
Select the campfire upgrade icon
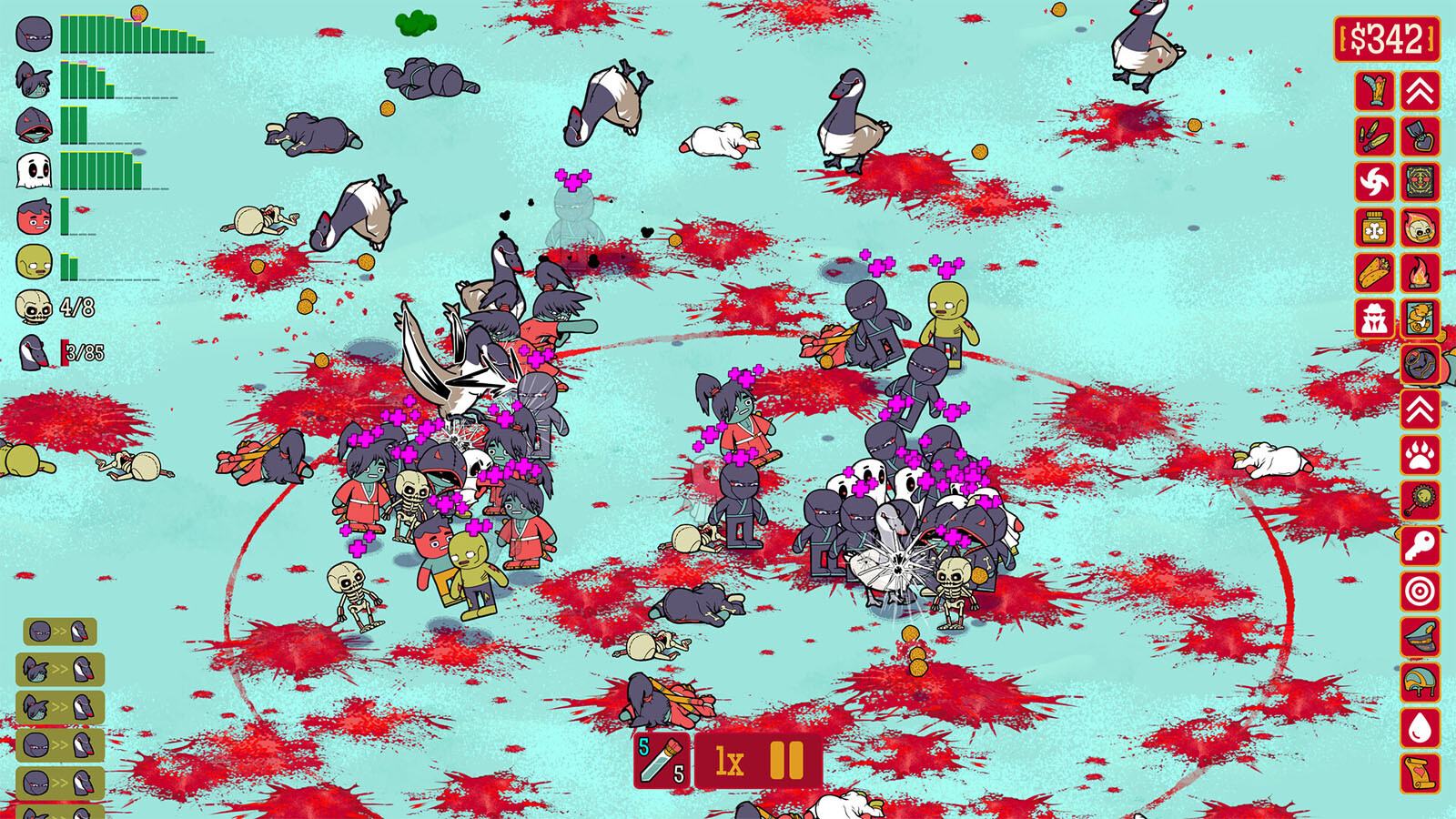[x=1421, y=272]
